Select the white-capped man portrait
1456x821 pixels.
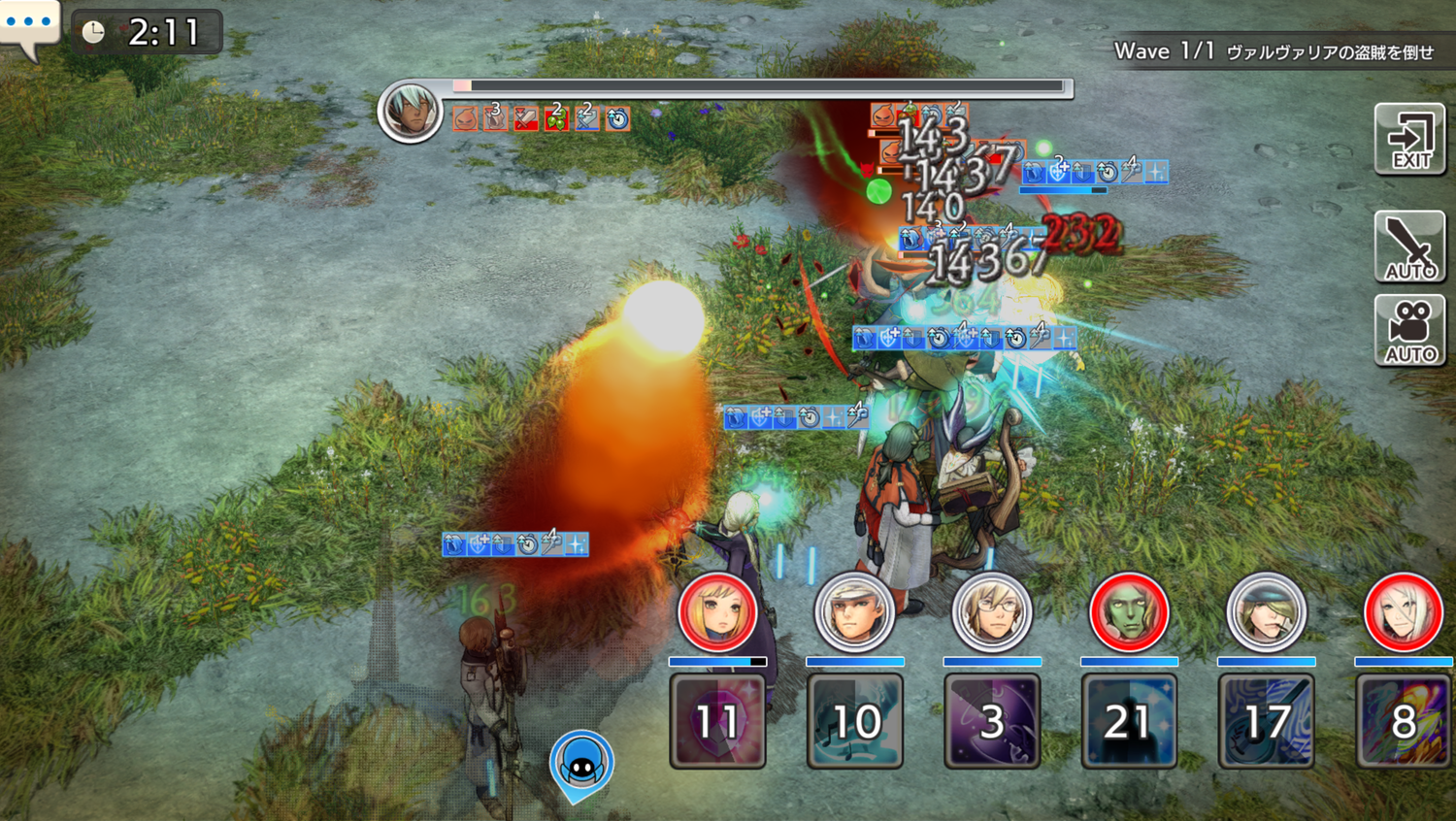tap(854, 612)
